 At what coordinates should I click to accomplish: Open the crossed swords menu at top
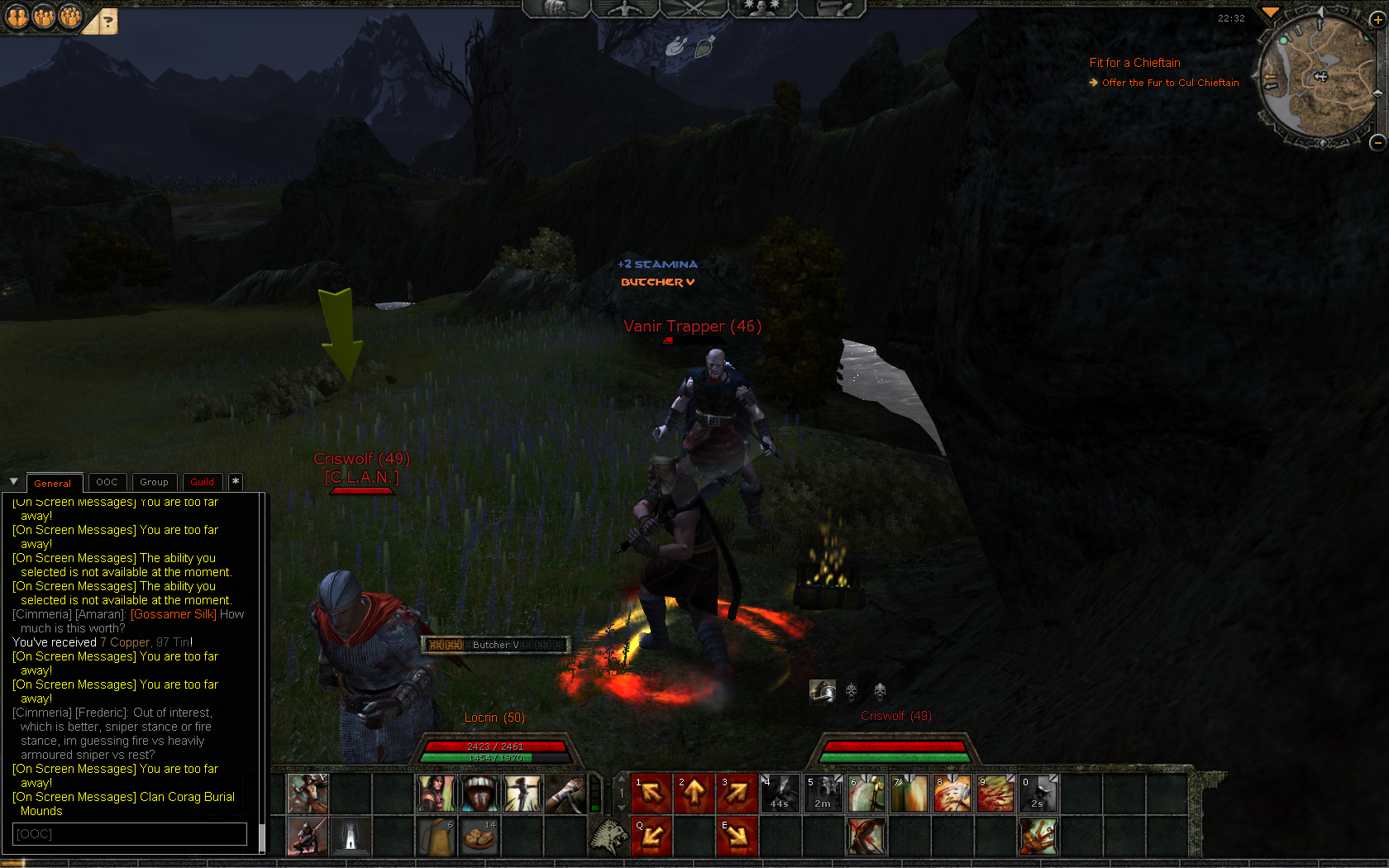click(x=694, y=8)
